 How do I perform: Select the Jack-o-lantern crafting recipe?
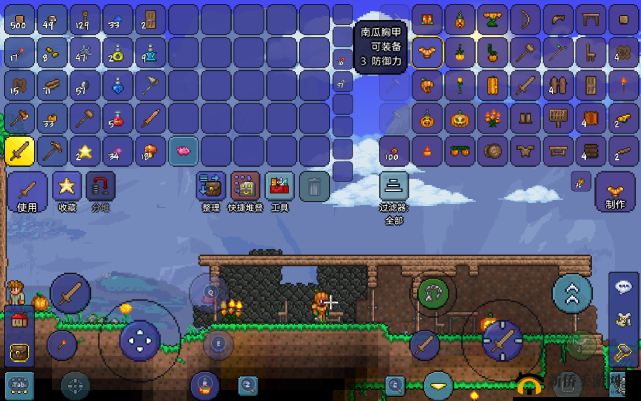459,119
